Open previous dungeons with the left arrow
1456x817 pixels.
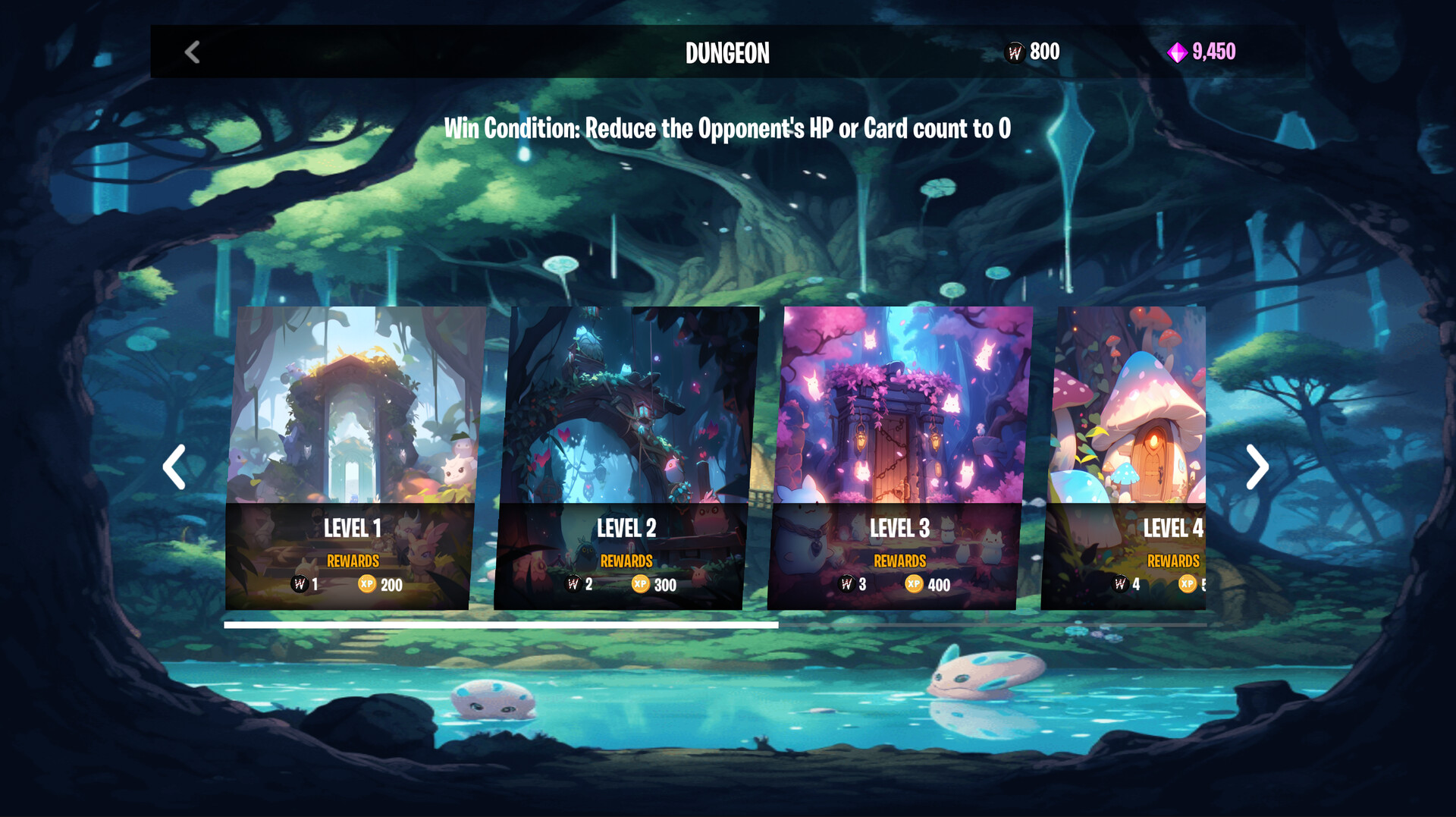click(x=174, y=466)
